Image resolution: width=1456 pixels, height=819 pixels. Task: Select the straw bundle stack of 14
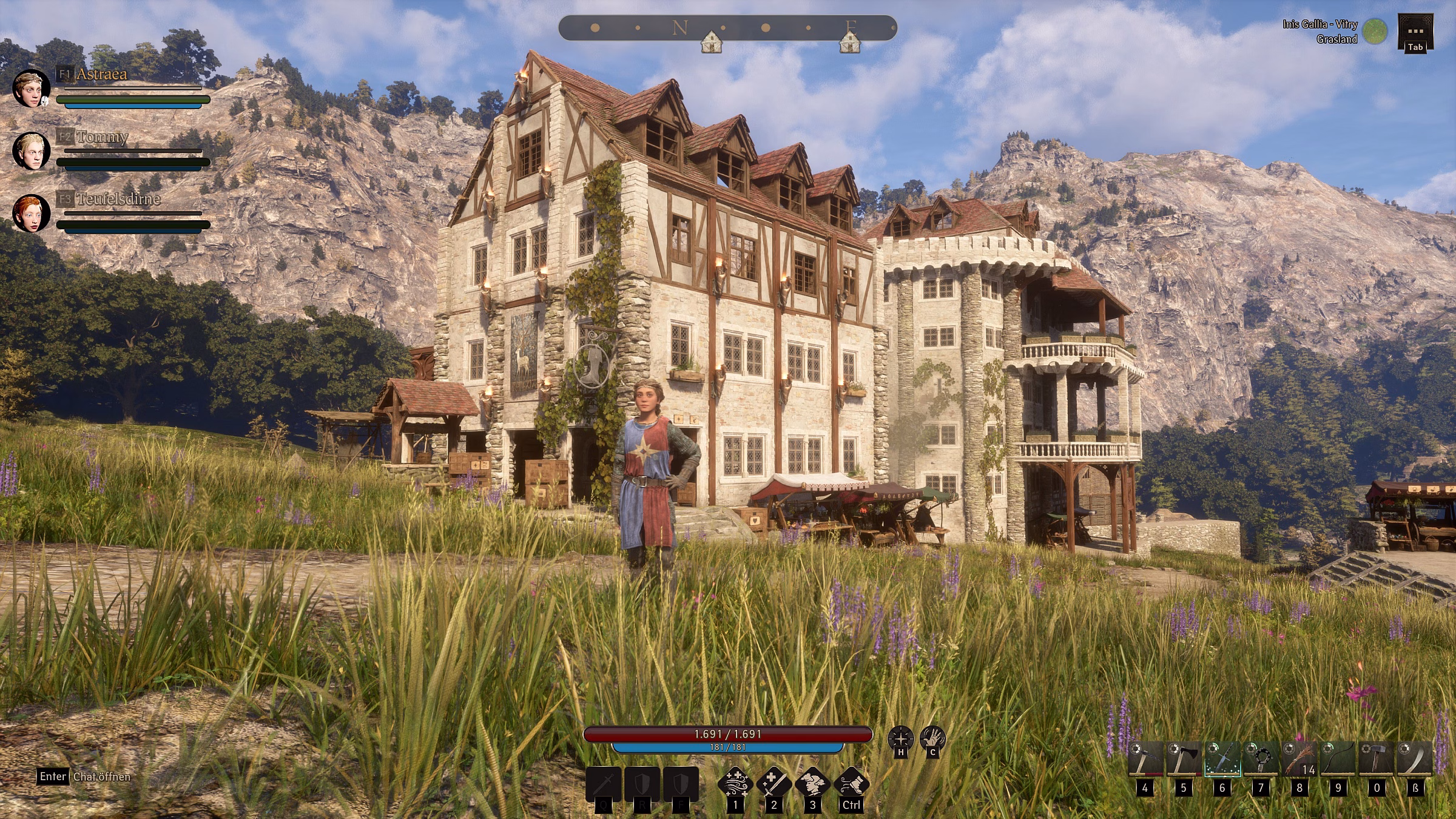point(1299,759)
